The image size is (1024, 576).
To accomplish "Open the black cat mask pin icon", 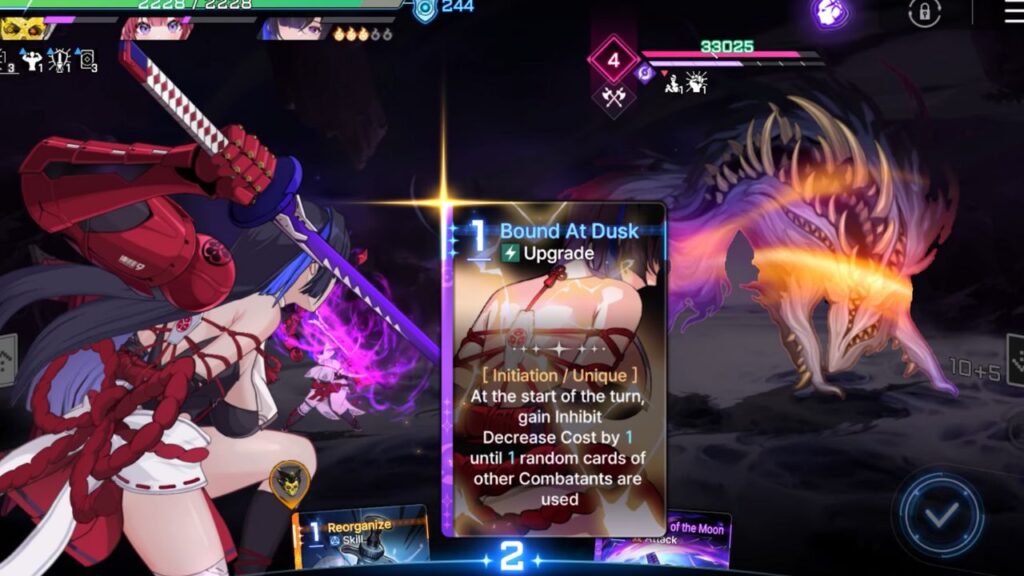I will pyautogui.click(x=288, y=482).
